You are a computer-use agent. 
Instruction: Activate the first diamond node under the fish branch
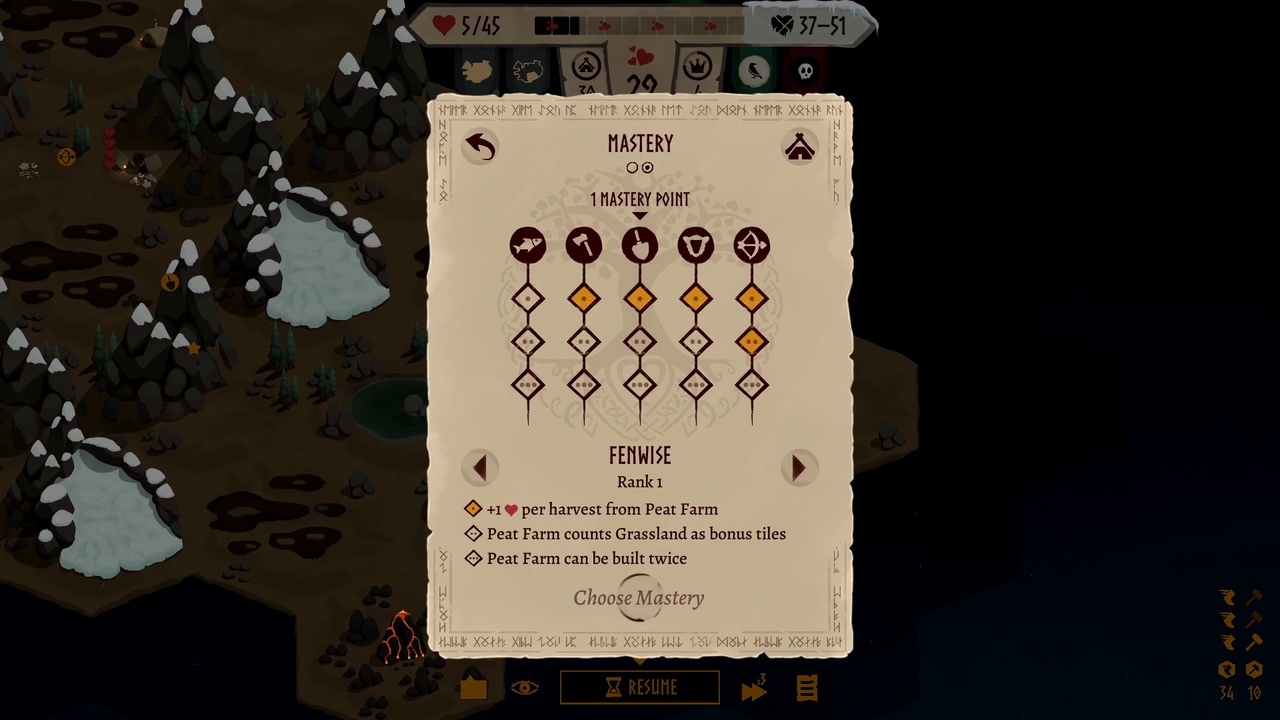tap(528, 297)
